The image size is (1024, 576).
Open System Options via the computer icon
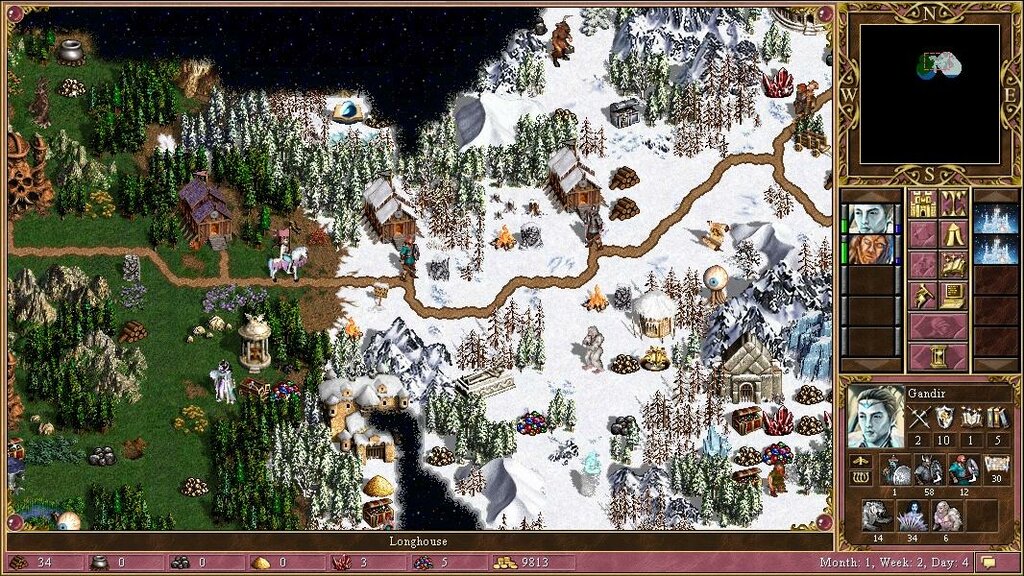click(x=953, y=295)
